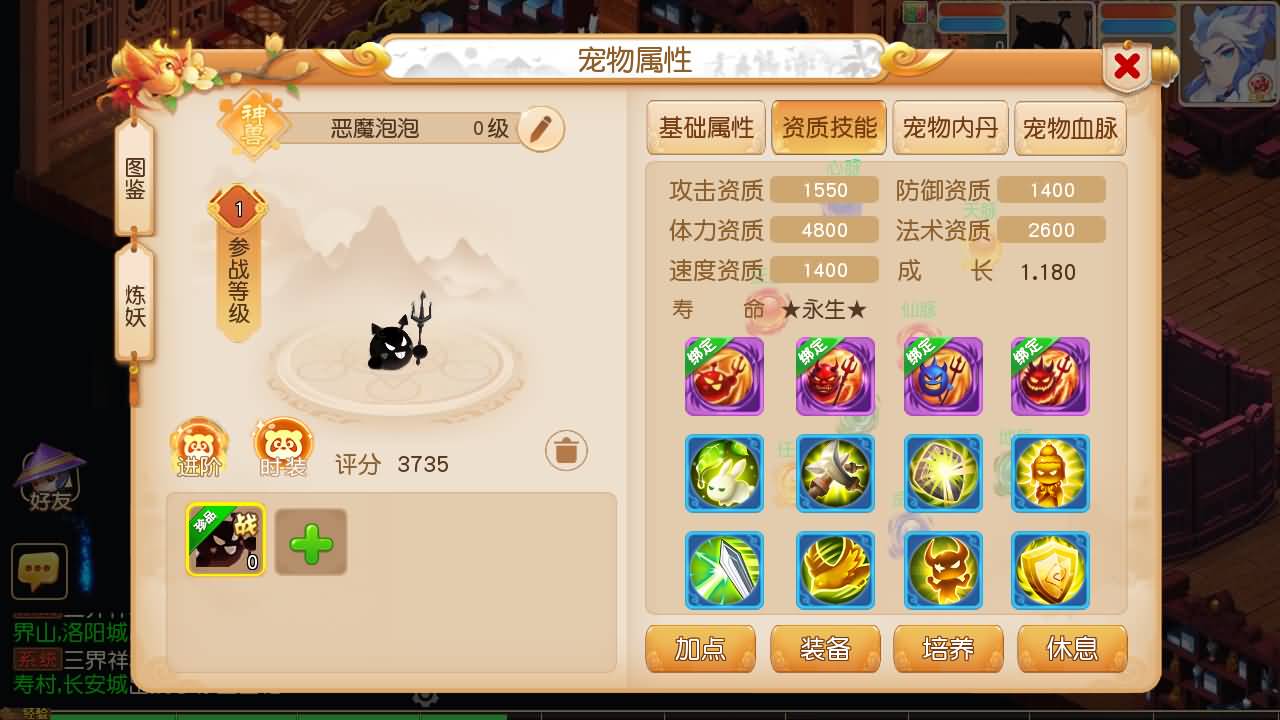Open the 时装 pet fashion icon
This screenshot has width=1280, height=720.
tap(283, 446)
